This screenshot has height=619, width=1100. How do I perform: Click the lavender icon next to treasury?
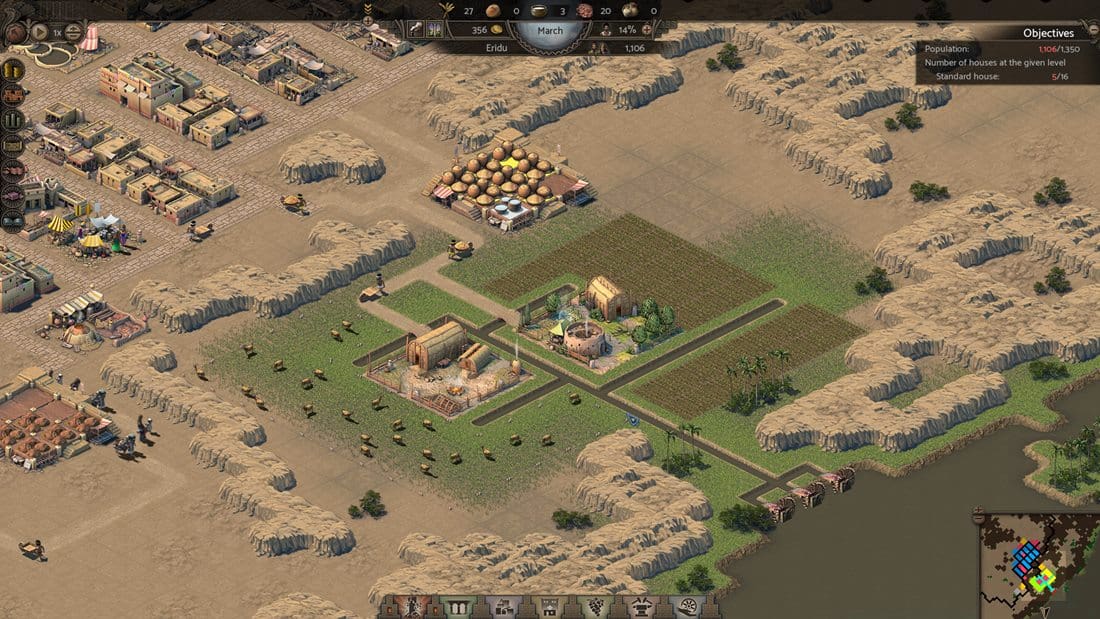pyautogui.click(x=436, y=30)
